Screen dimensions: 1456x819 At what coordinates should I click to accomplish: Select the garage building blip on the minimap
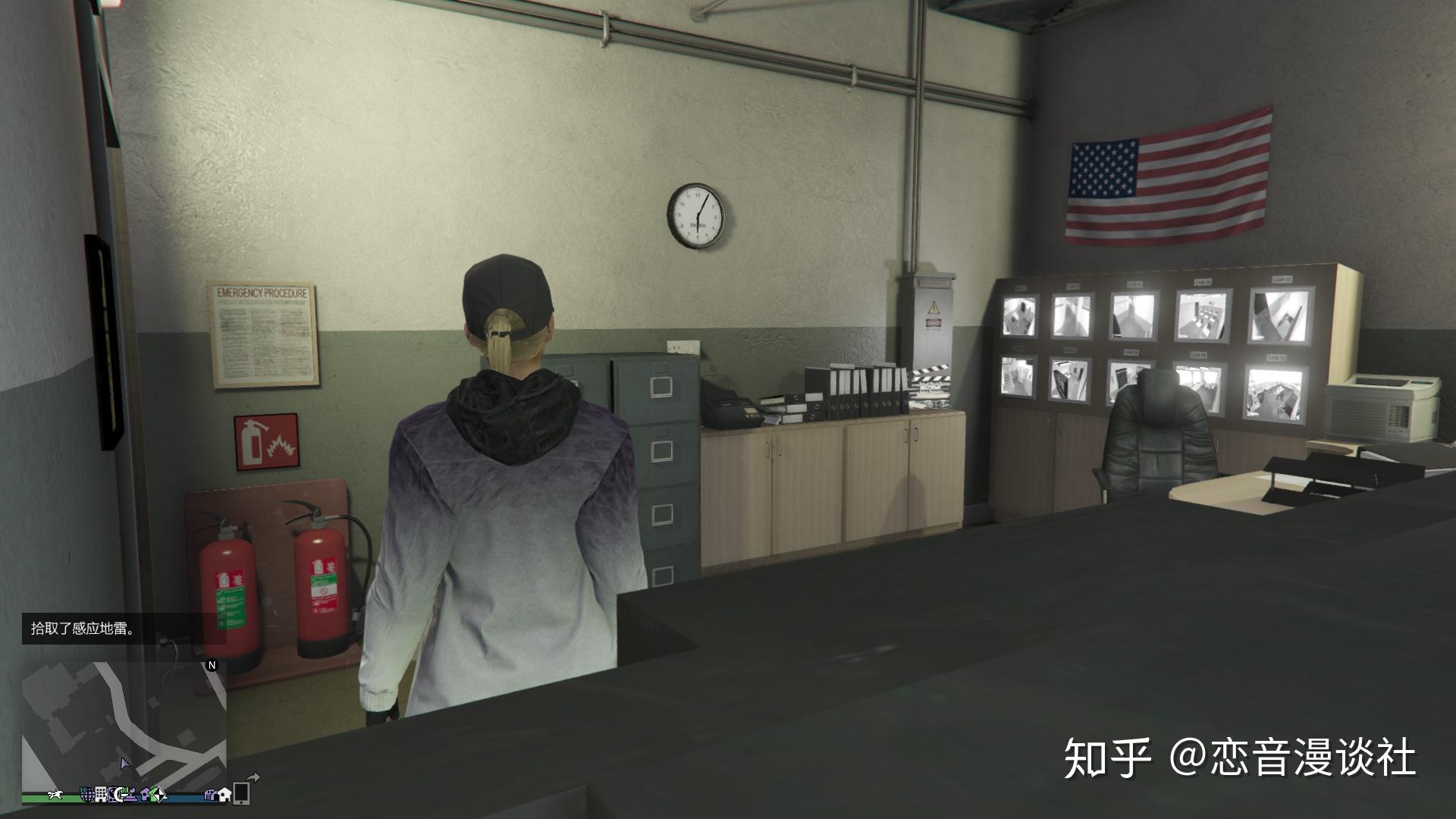212,795
